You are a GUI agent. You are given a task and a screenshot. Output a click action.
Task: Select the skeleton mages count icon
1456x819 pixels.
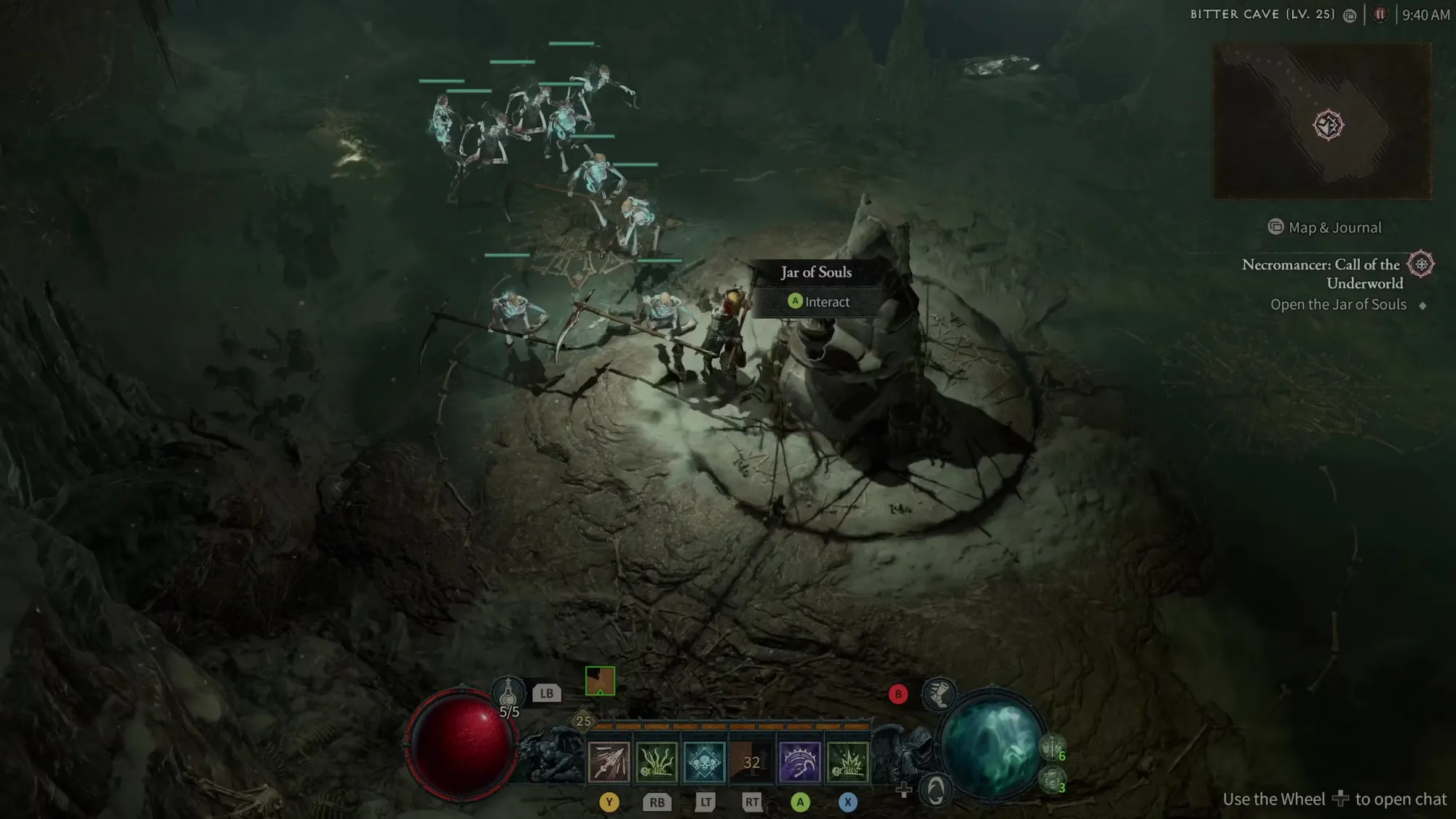click(1052, 780)
